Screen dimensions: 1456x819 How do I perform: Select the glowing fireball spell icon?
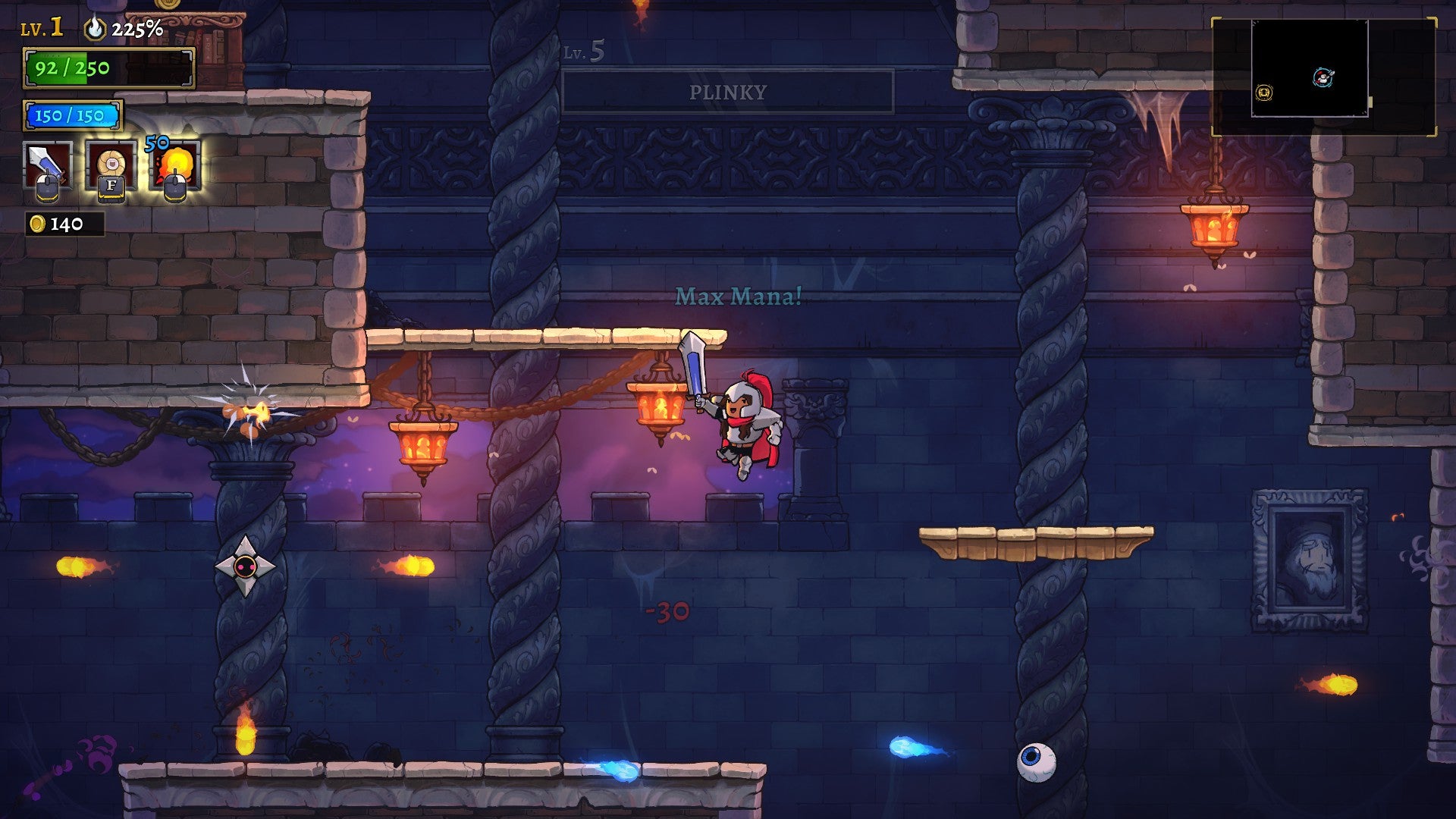[180, 162]
